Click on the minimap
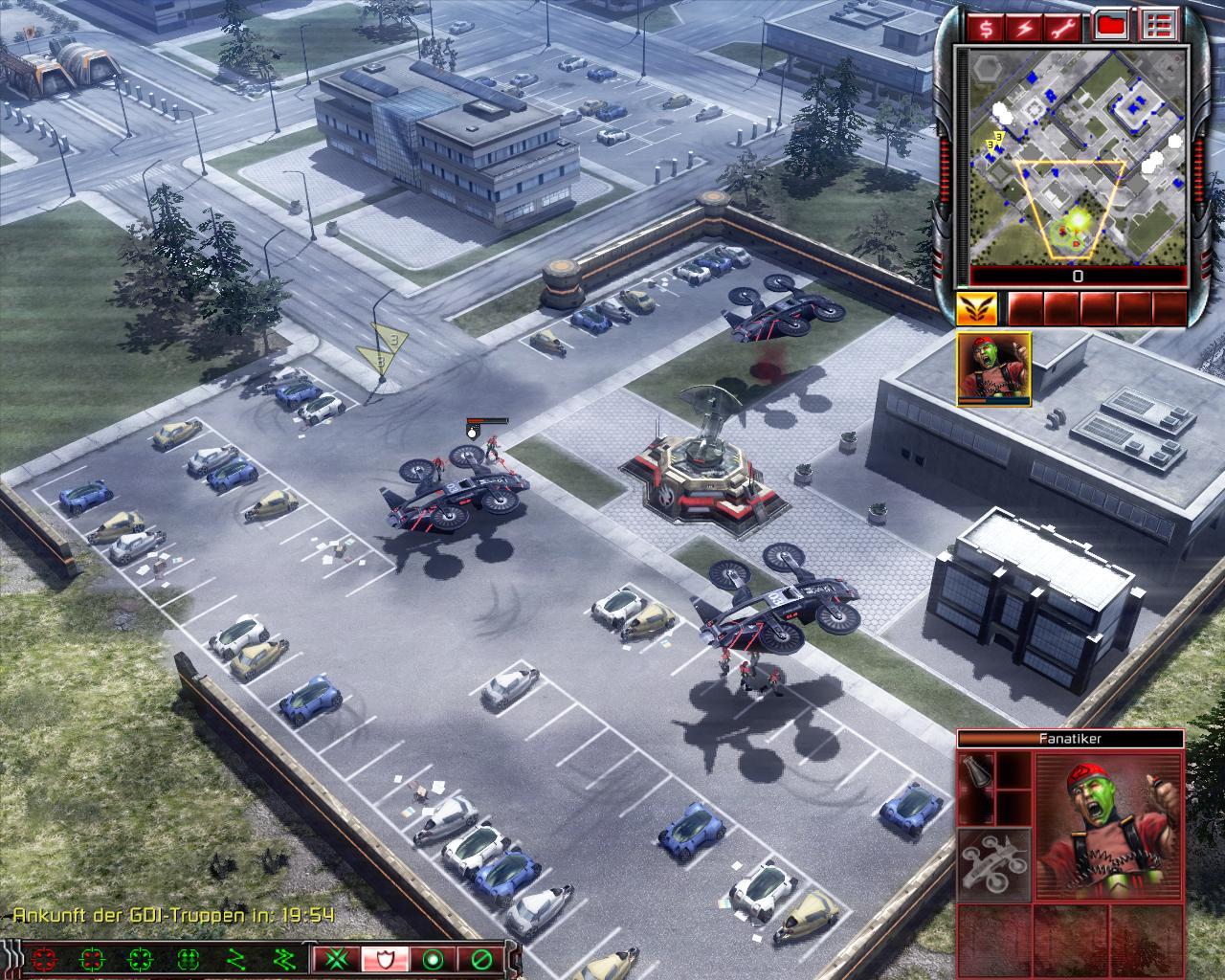 pyautogui.click(x=1078, y=155)
